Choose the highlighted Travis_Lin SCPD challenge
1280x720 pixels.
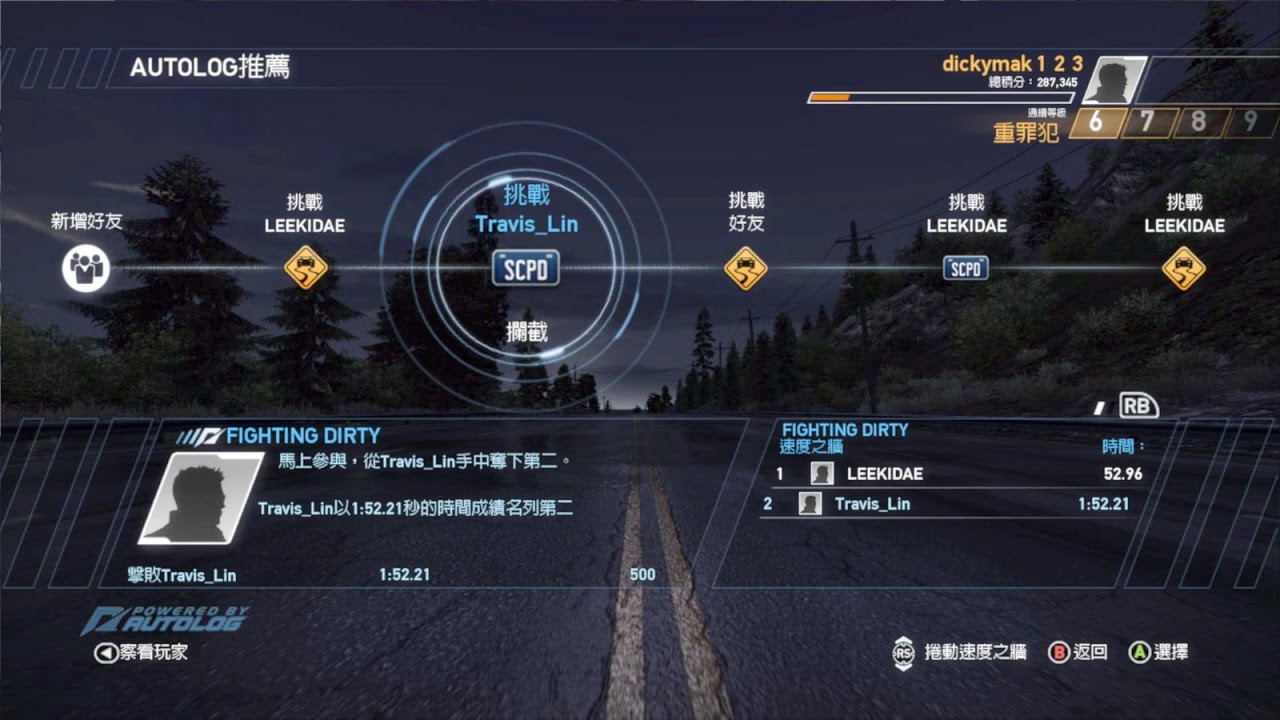[x=526, y=268]
